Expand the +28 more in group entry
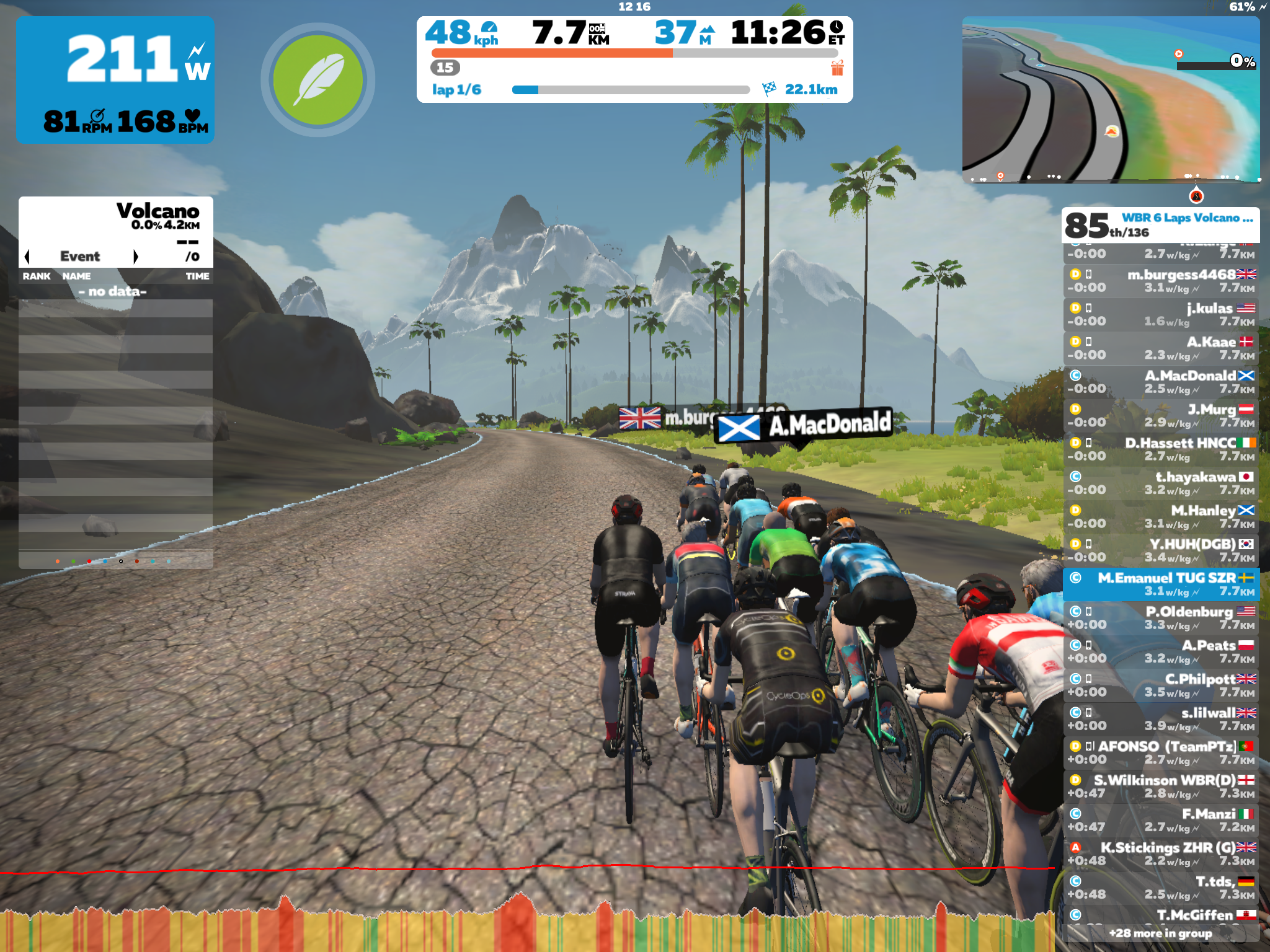The width and height of the screenshot is (1270, 952). [1160, 933]
